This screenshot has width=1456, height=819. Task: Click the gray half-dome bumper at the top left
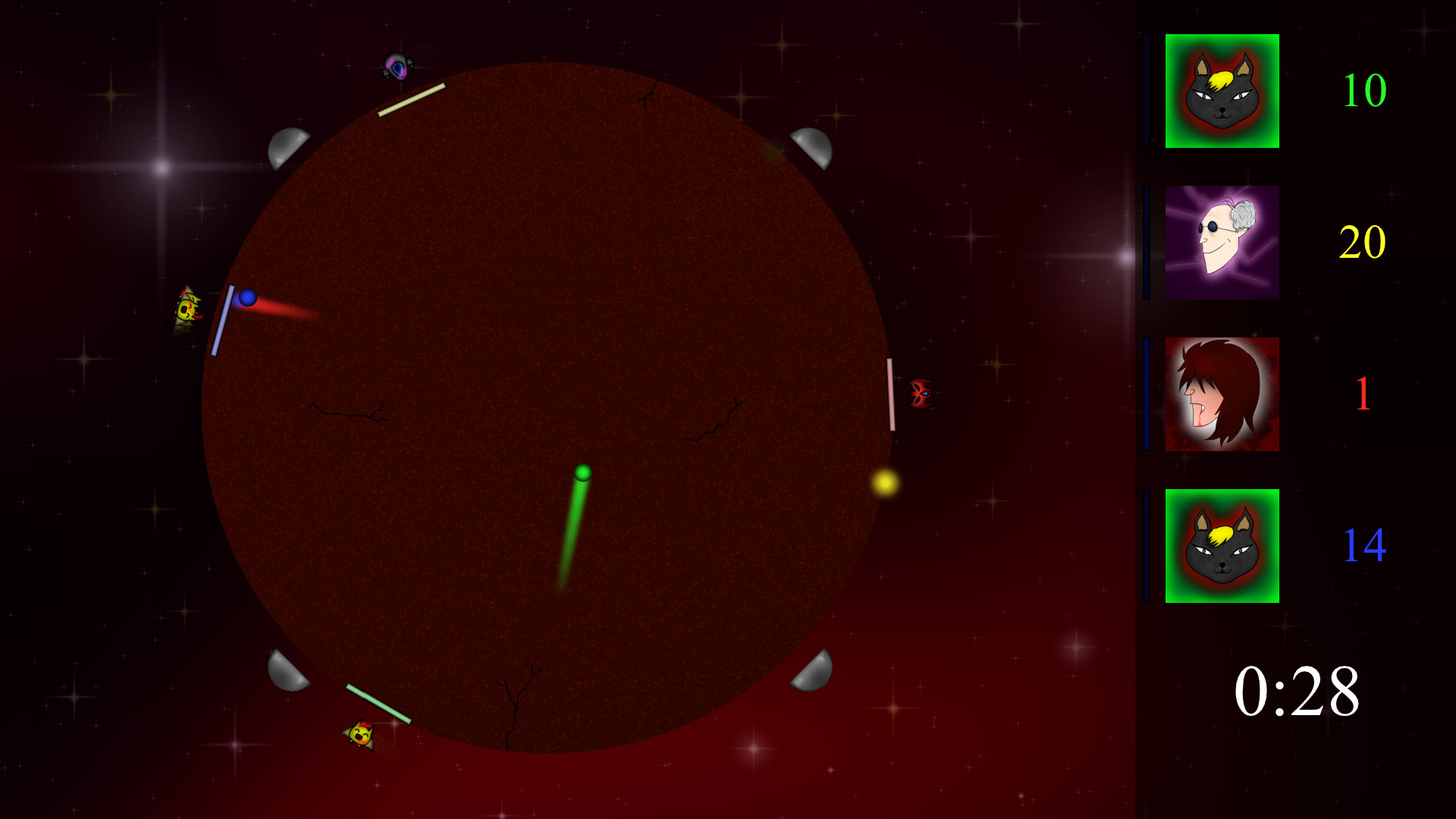(288, 146)
